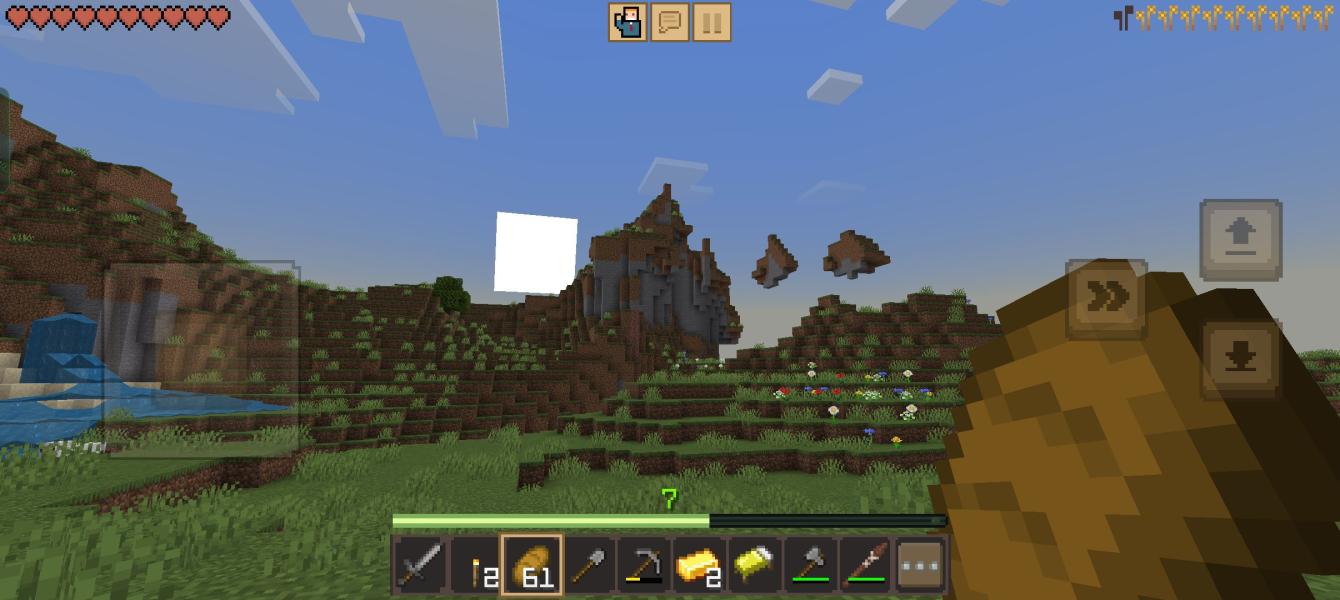Choose the bread stack of 61
This screenshot has width=1340, height=600.
pyautogui.click(x=532, y=565)
